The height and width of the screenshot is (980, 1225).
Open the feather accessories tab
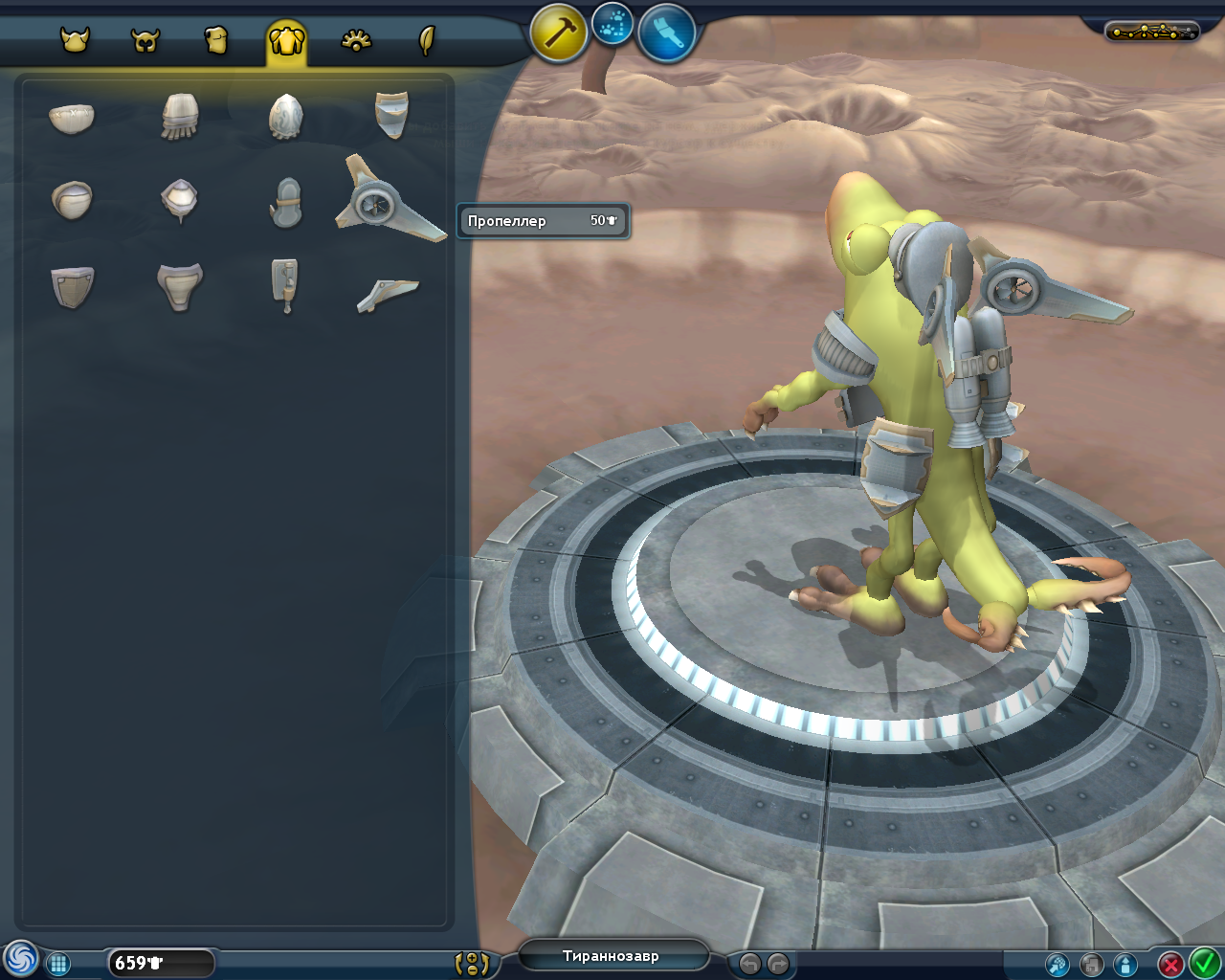[x=427, y=40]
